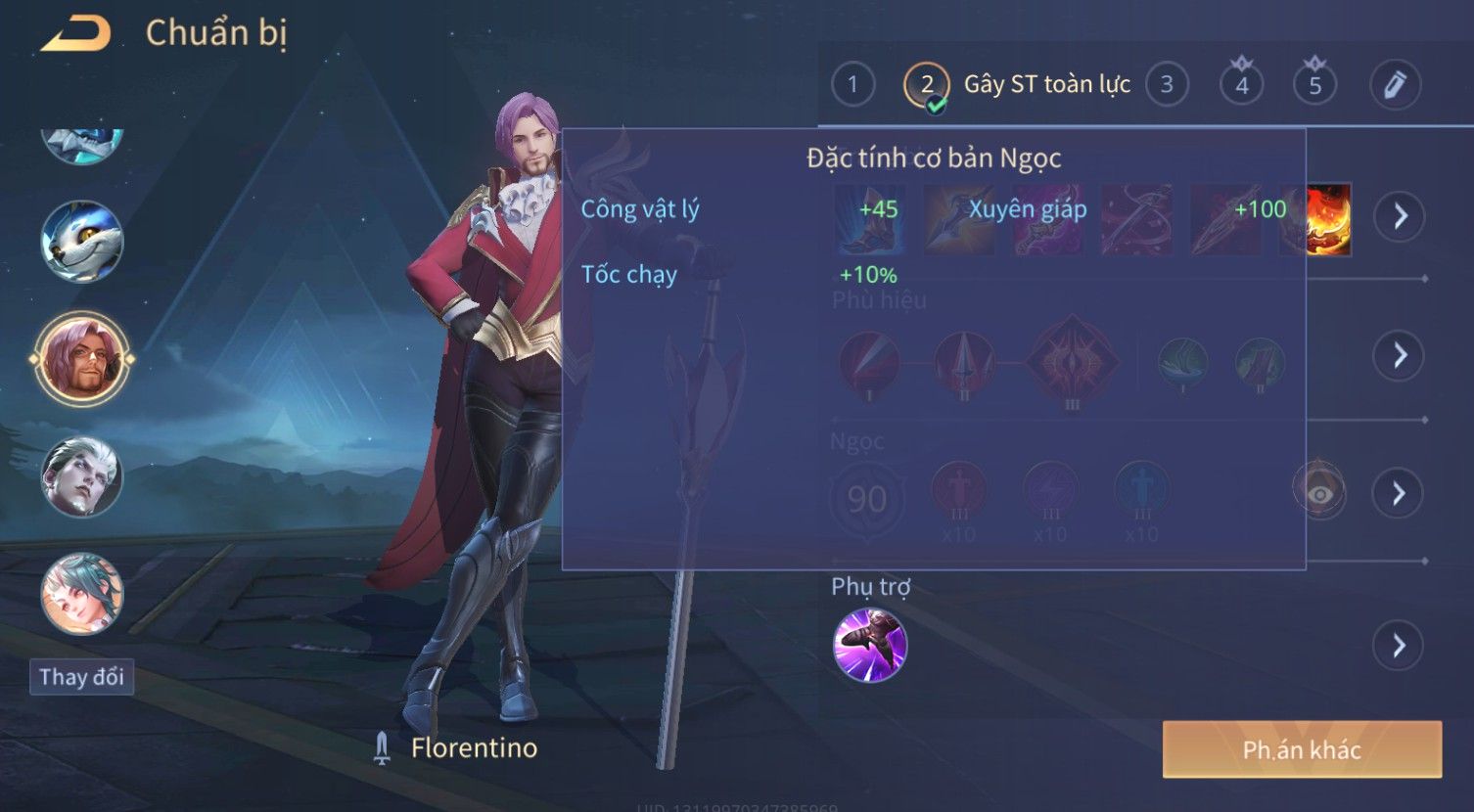This screenshot has width=1474, height=812.
Task: Open the Phù hiệu badge arrow
Action: point(1400,355)
